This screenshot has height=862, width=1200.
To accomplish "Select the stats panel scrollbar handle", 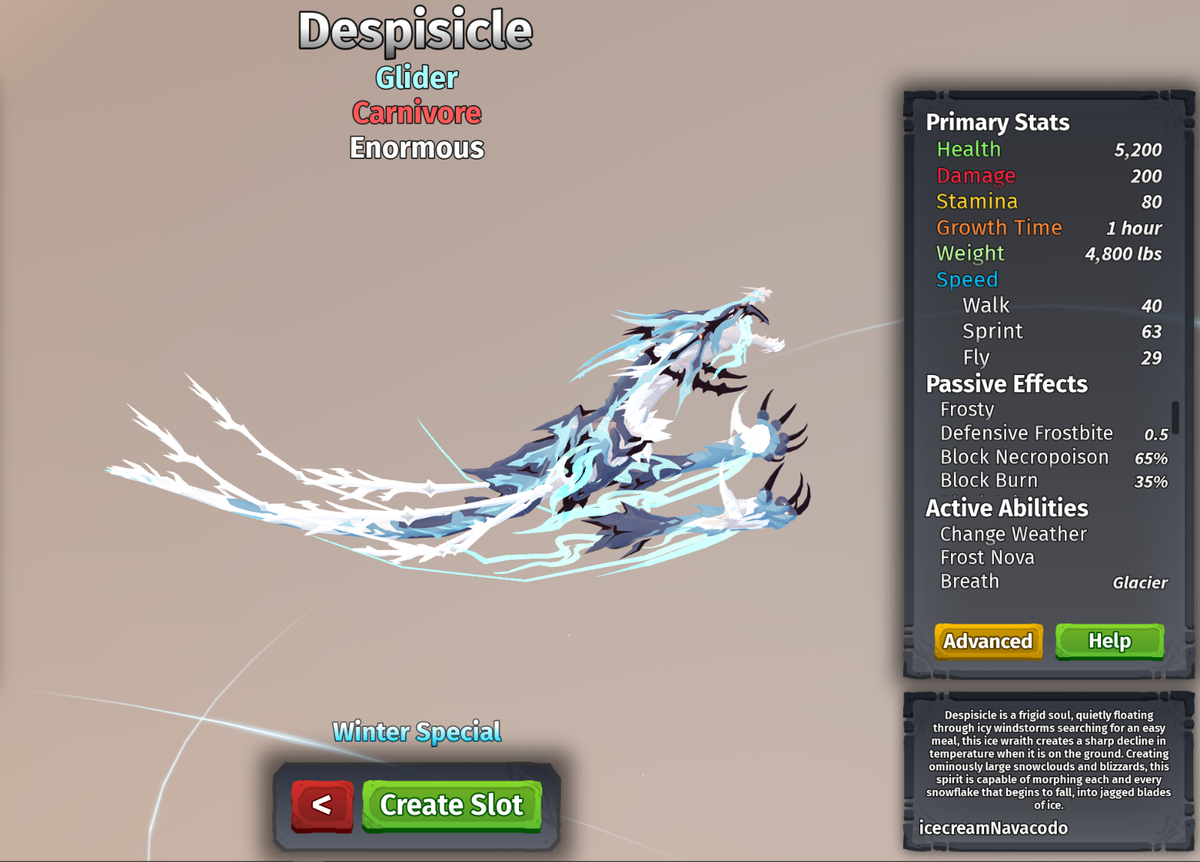I will coord(1175,417).
